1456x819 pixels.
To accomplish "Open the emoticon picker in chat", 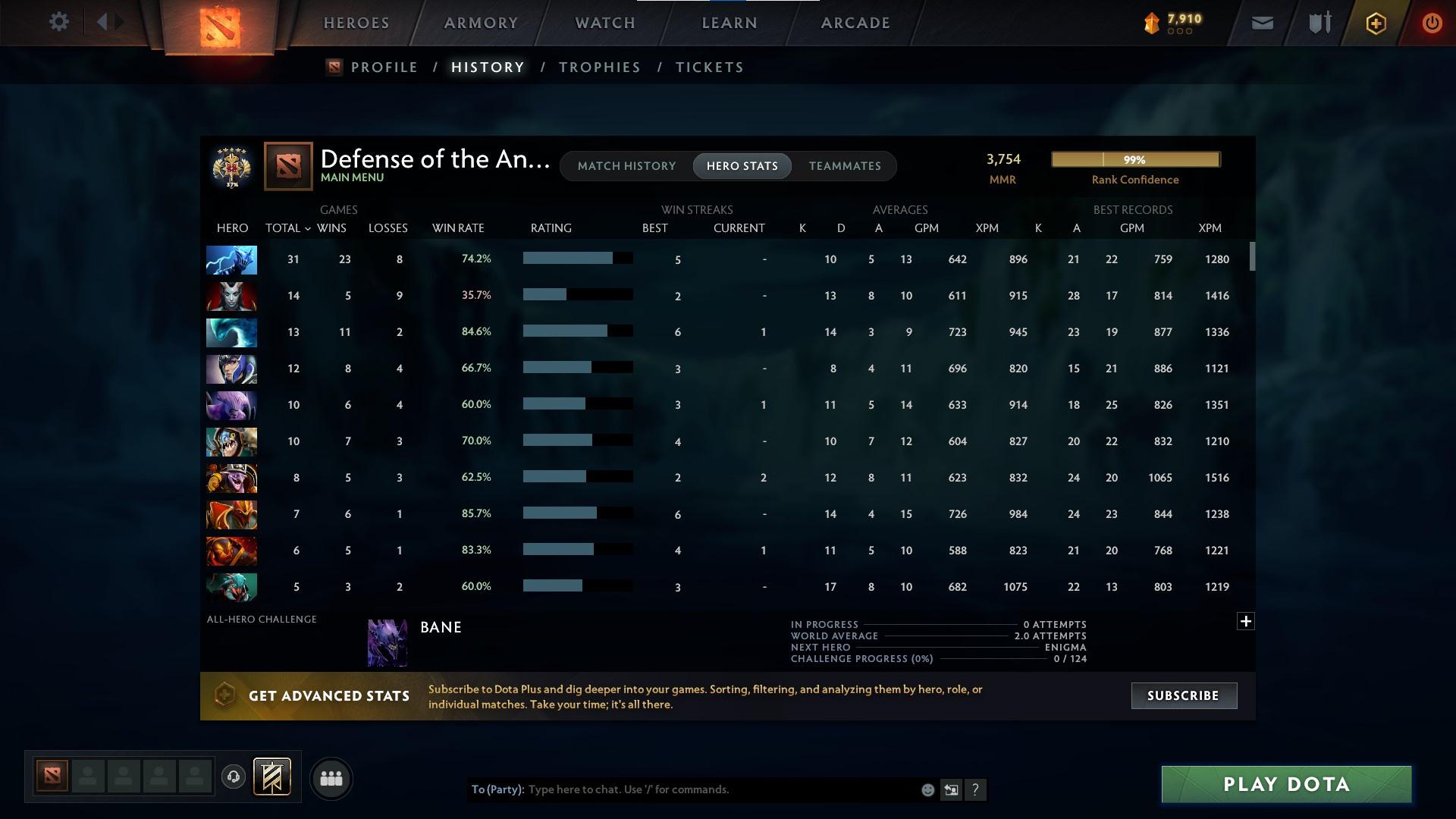I will (x=927, y=789).
